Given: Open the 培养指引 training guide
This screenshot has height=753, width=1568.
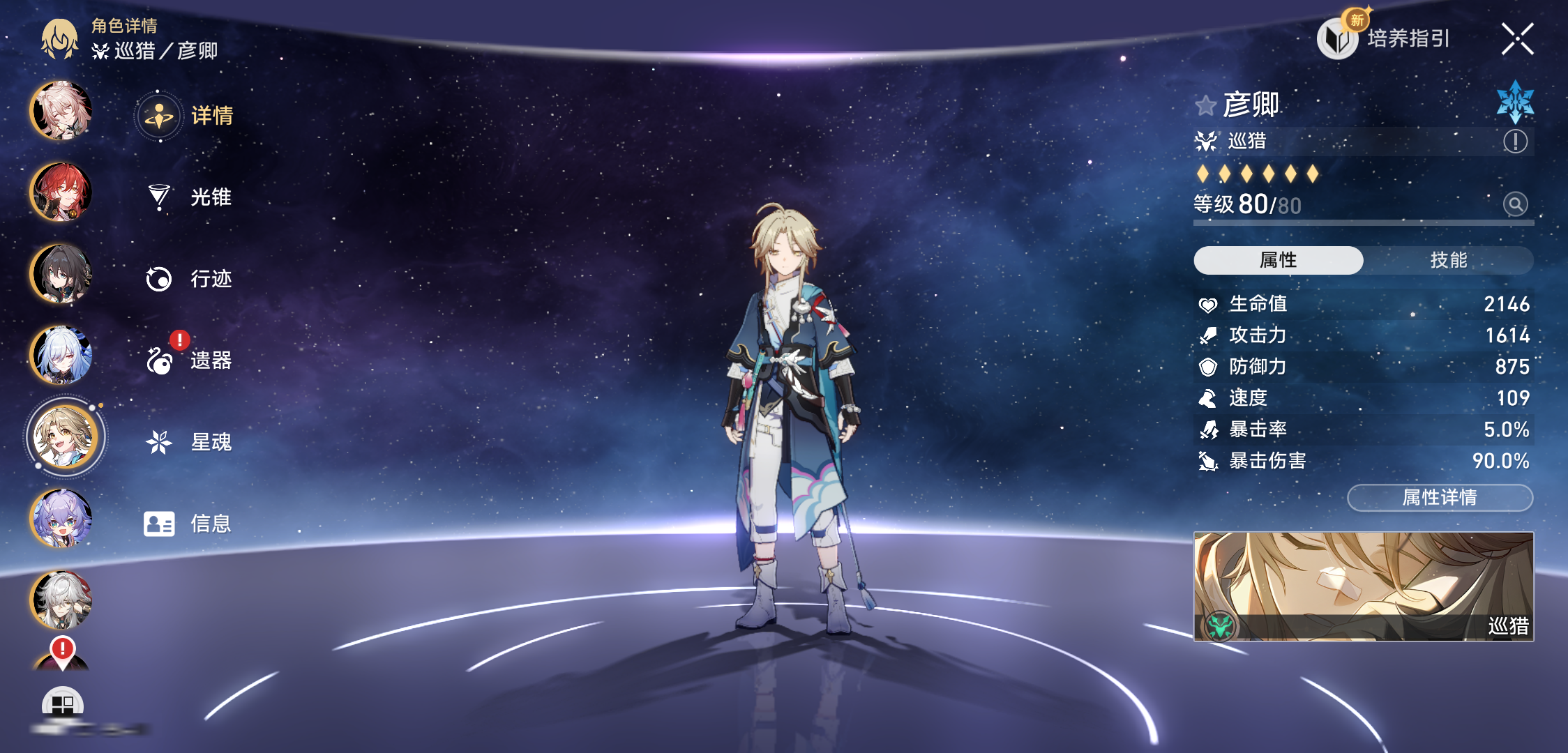Looking at the screenshot, I should [x=1385, y=38].
